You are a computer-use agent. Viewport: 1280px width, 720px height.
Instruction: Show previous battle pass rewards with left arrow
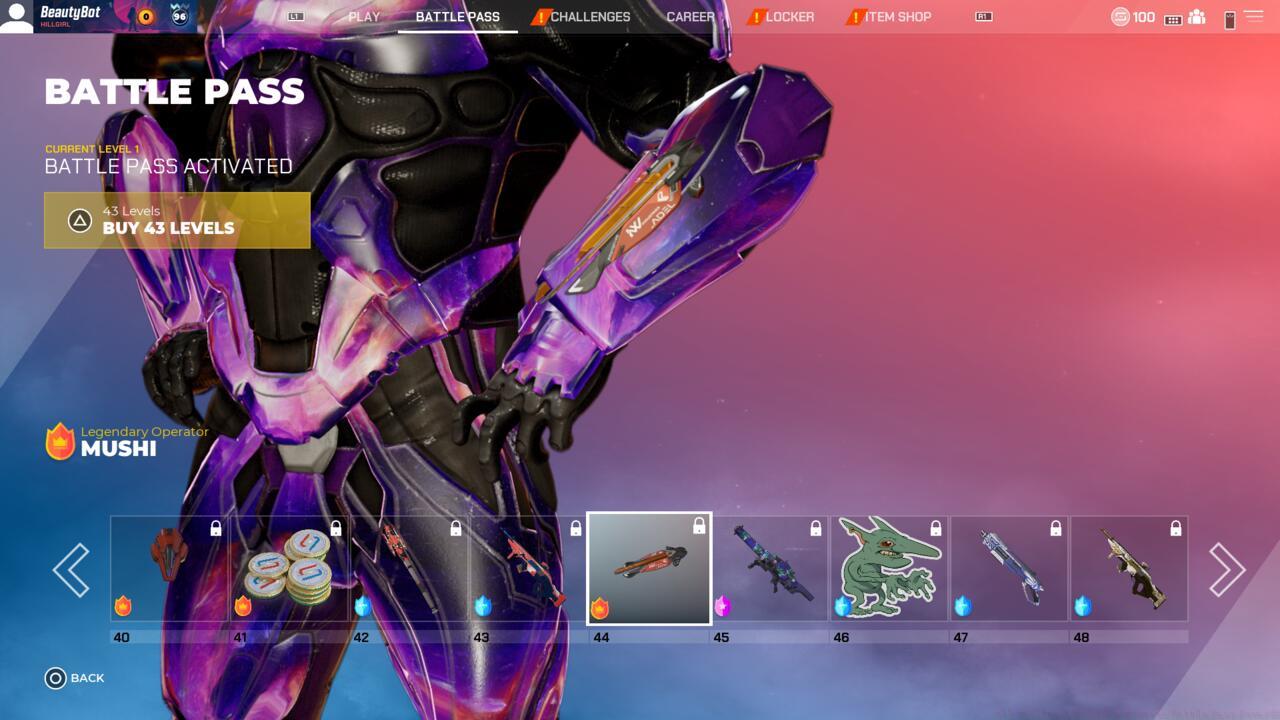tap(71, 570)
